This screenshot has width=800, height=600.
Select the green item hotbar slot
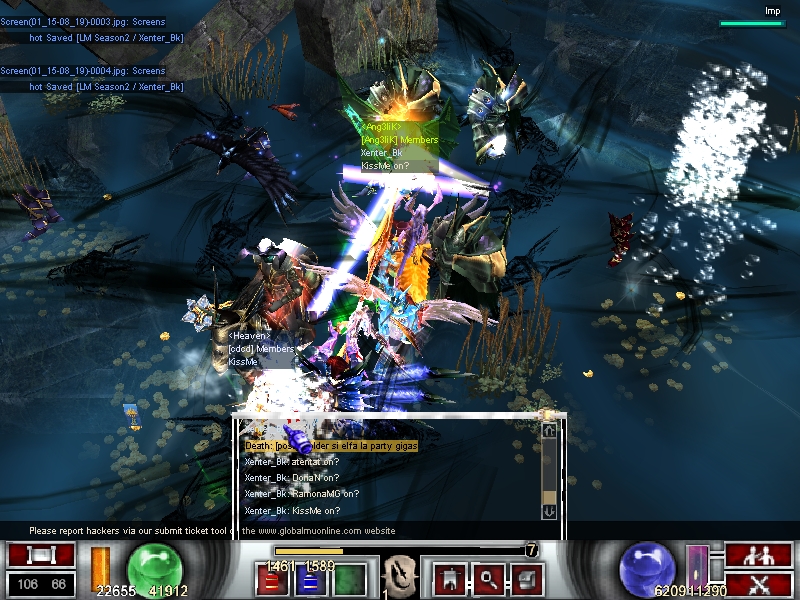point(349,580)
